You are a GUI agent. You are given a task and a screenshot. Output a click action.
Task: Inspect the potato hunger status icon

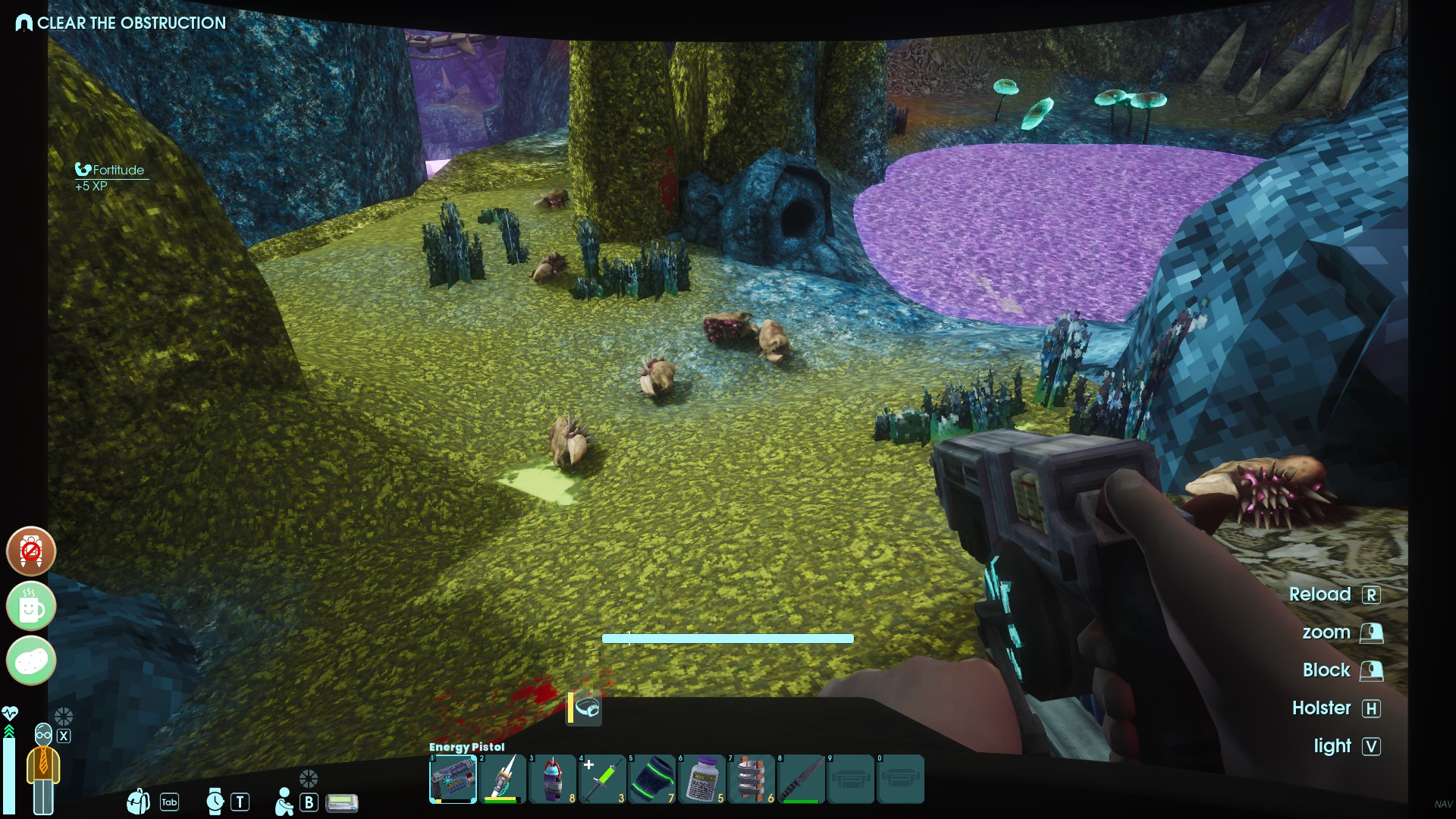coord(31,661)
